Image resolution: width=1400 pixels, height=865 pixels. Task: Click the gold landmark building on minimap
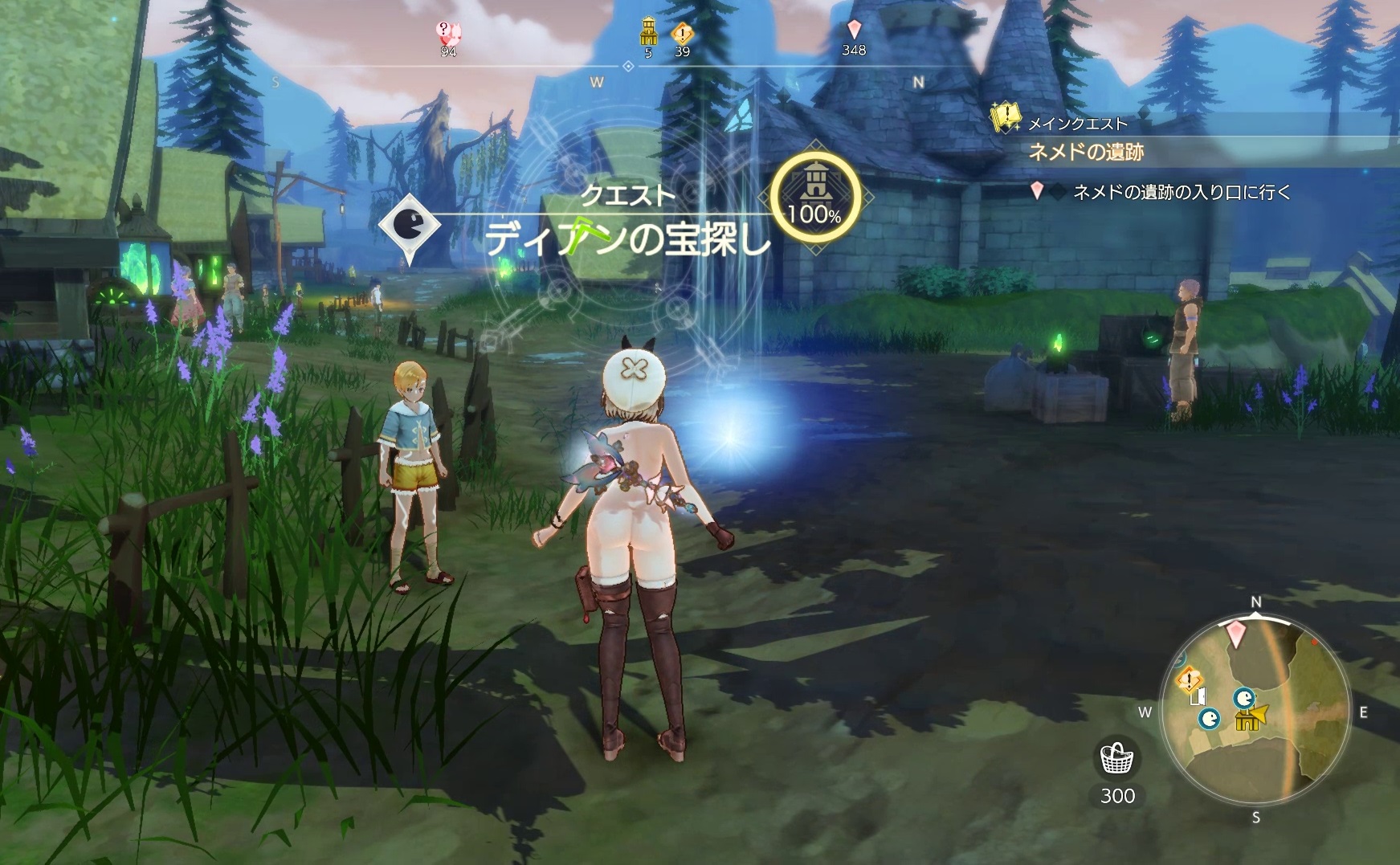point(1247,720)
